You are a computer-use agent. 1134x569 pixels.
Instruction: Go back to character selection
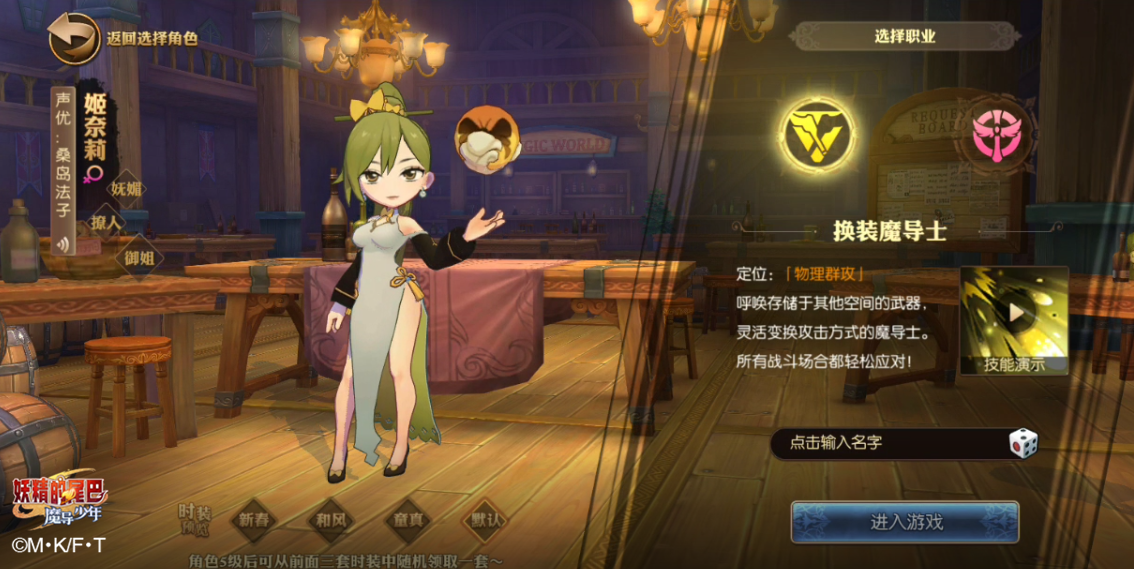73,38
